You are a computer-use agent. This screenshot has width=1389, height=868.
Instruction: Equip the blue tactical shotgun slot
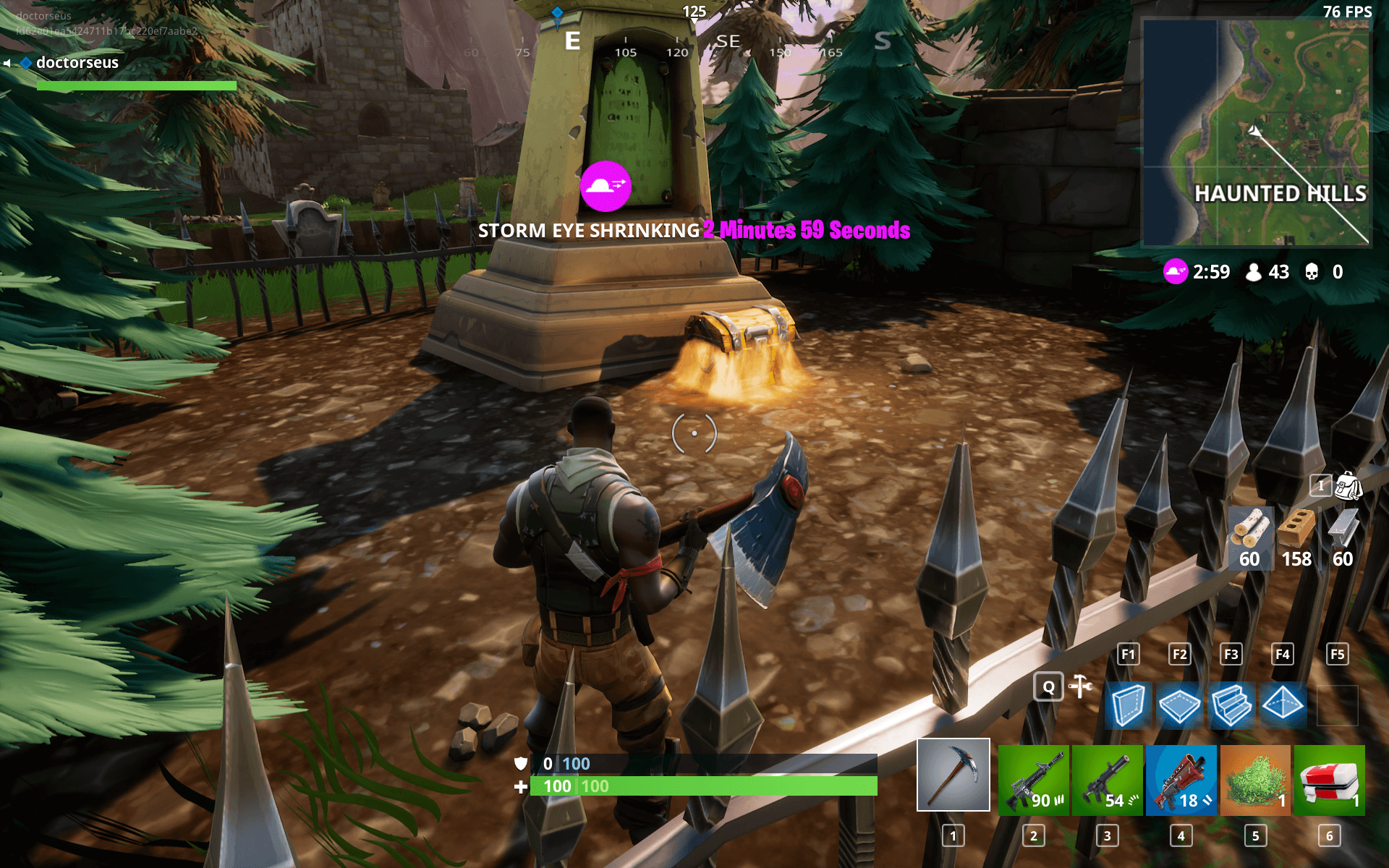click(x=1181, y=780)
